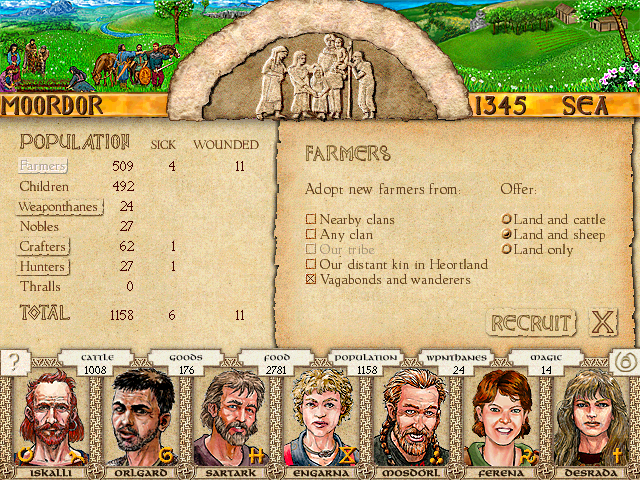Offer Land and cattle
The image size is (640, 480).
tap(507, 220)
